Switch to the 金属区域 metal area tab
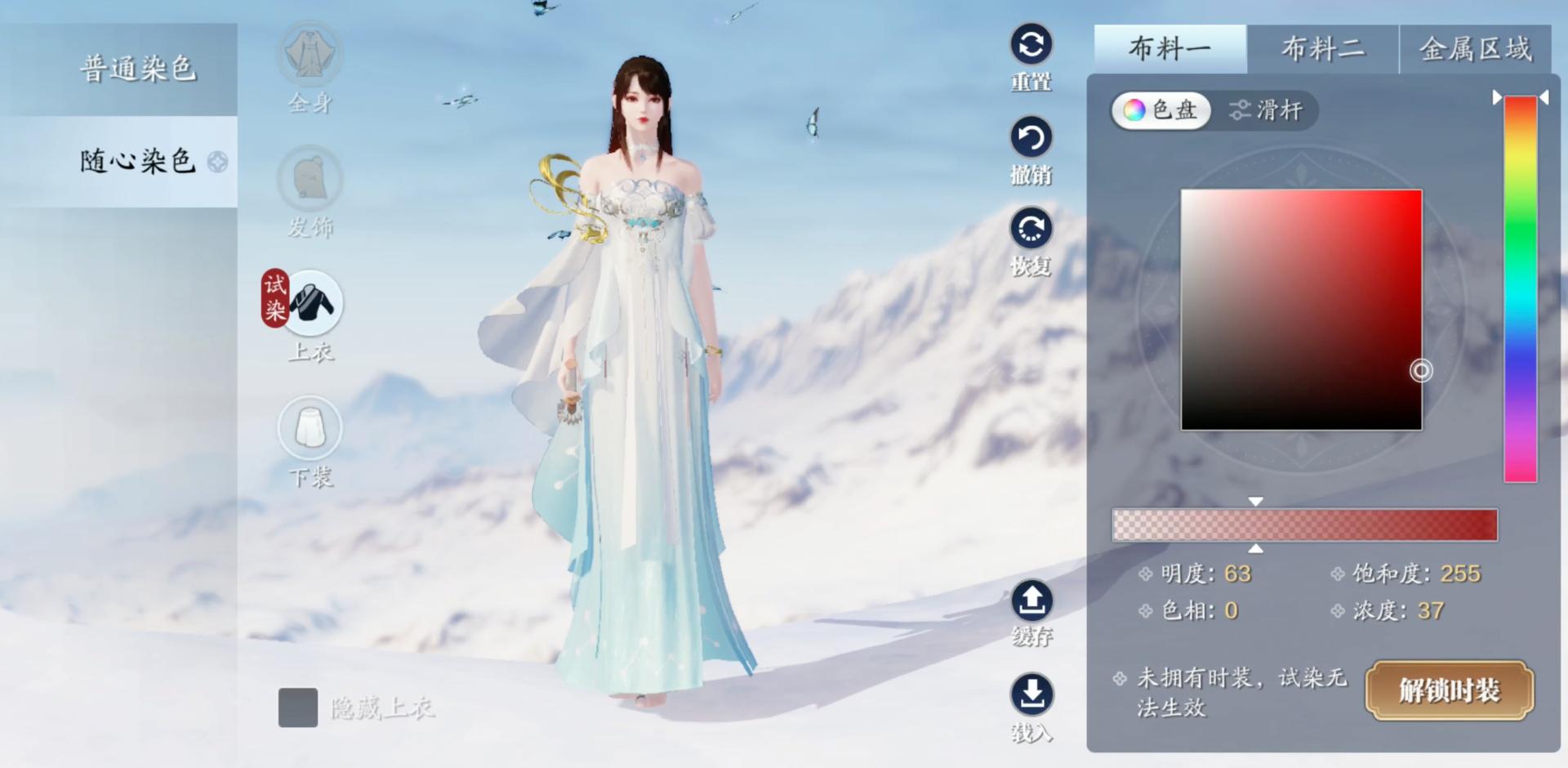Viewport: 1568px width, 768px height. pos(1475,49)
